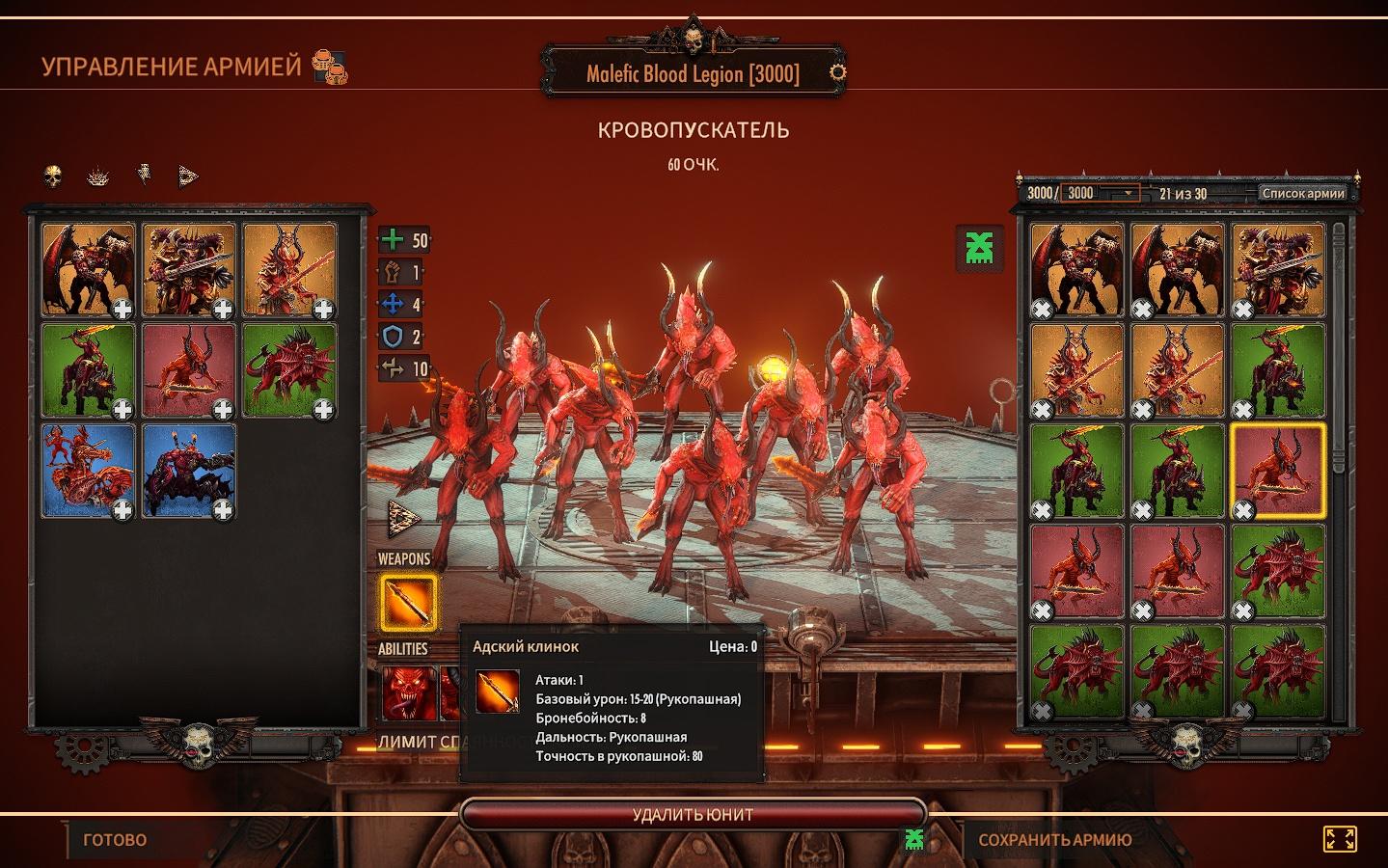Open the Список армии list

point(1301,193)
